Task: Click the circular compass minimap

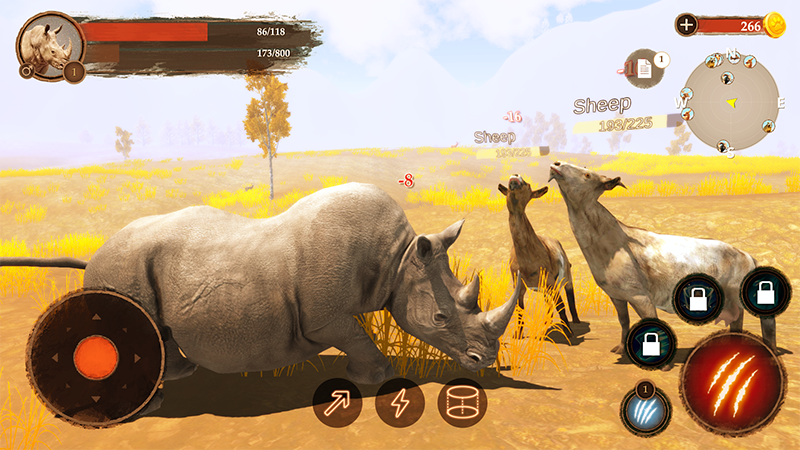Action: 732,100
